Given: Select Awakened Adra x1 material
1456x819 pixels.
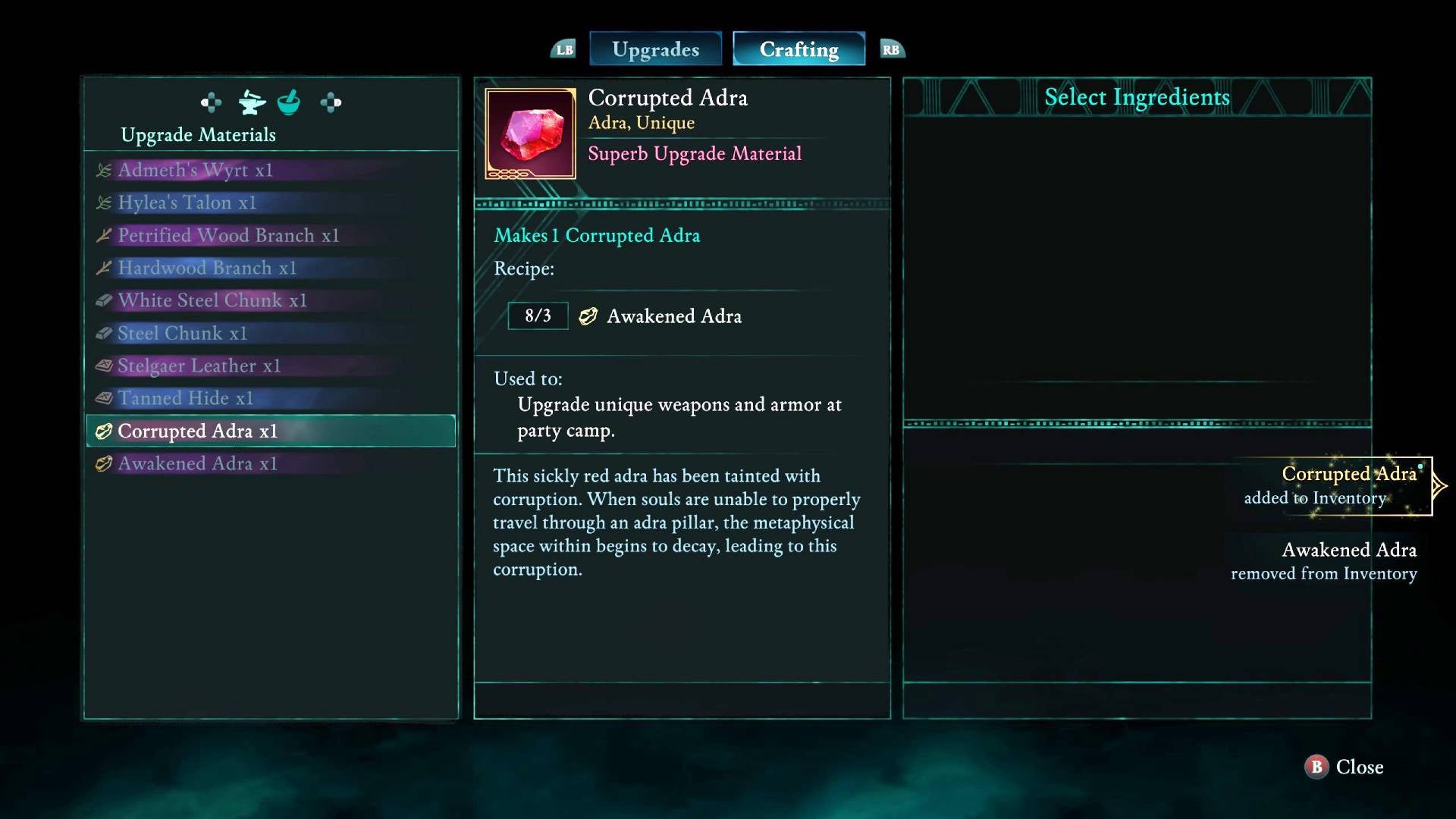Looking at the screenshot, I should (196, 463).
